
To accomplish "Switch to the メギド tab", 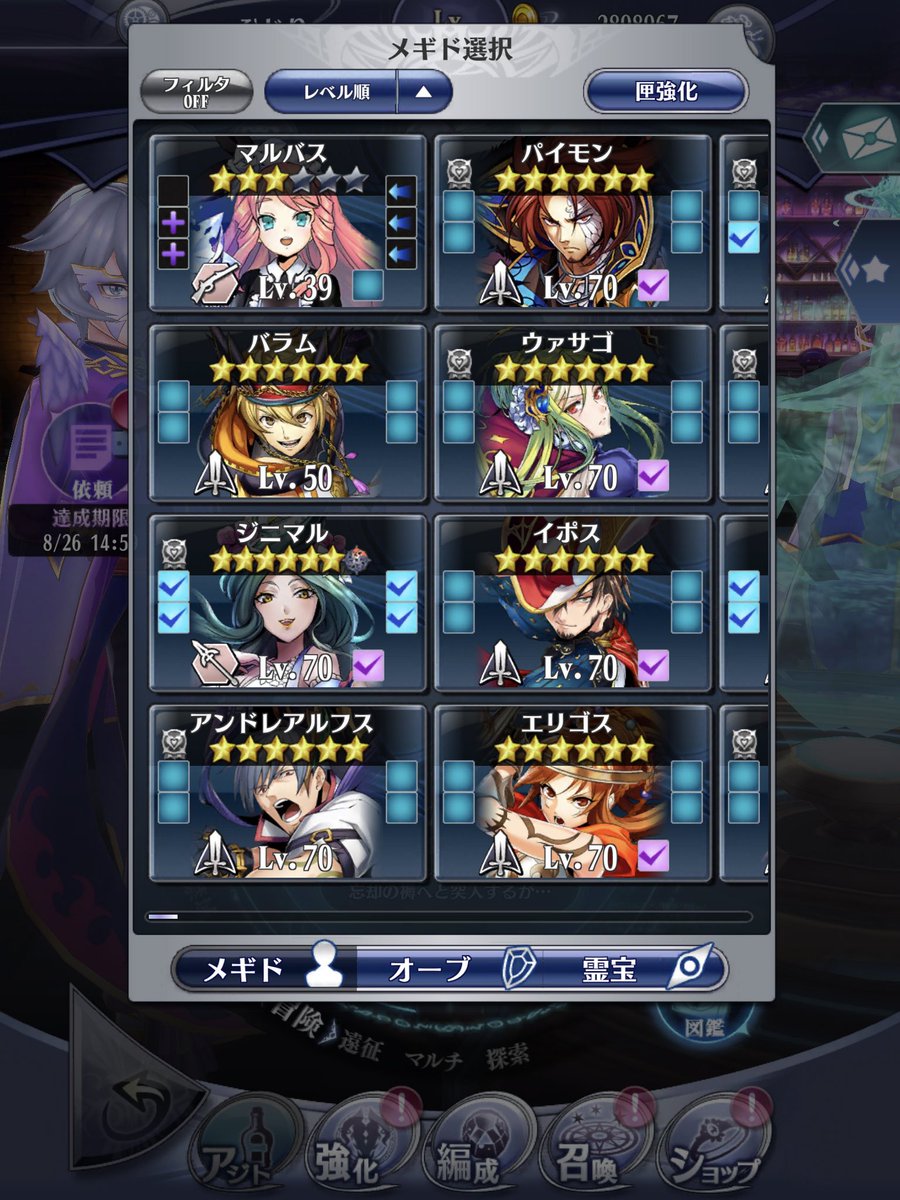I will coord(265,968).
